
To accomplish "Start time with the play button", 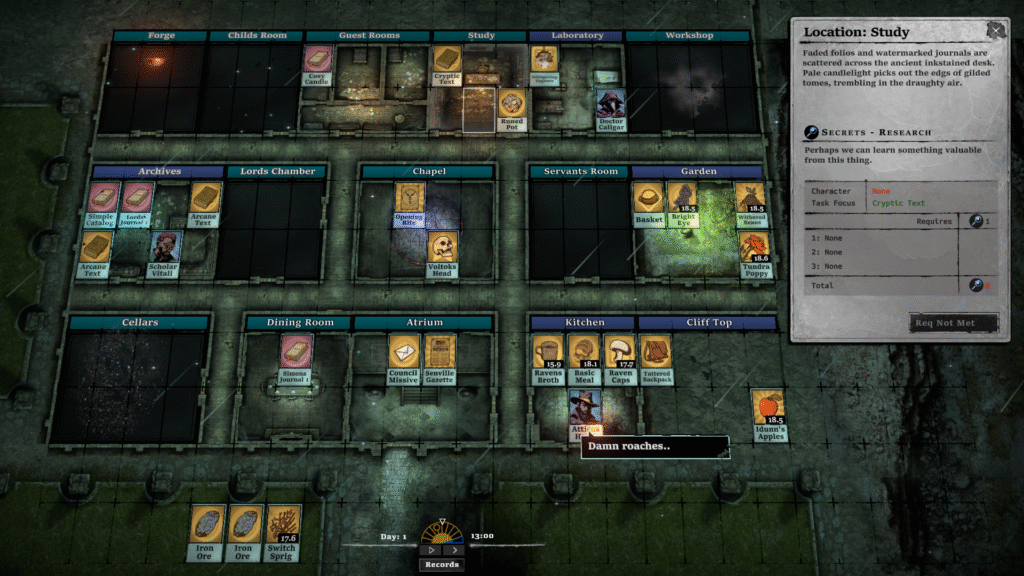I will [x=431, y=549].
